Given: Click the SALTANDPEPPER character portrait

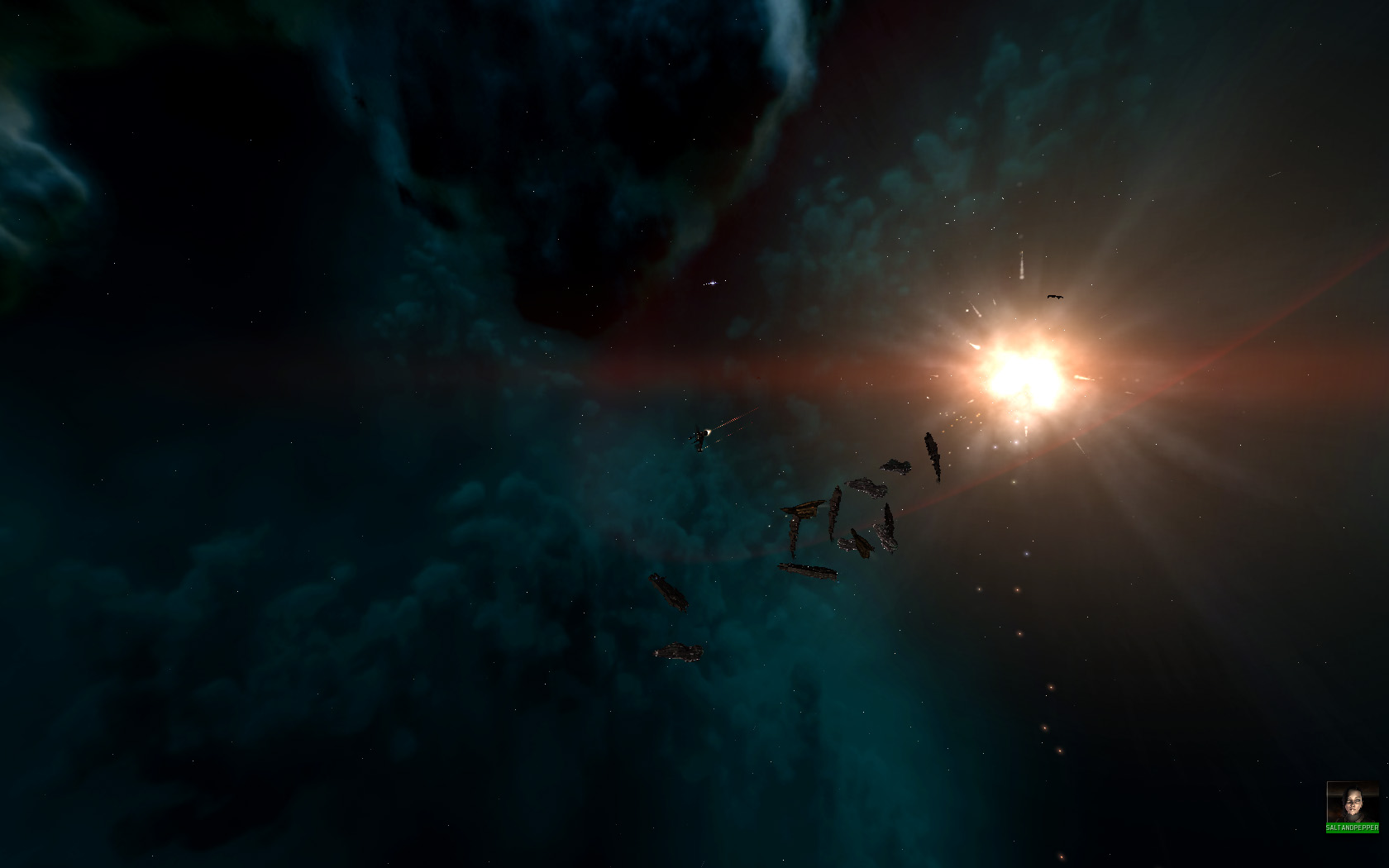Looking at the screenshot, I should pyautogui.click(x=1352, y=802).
